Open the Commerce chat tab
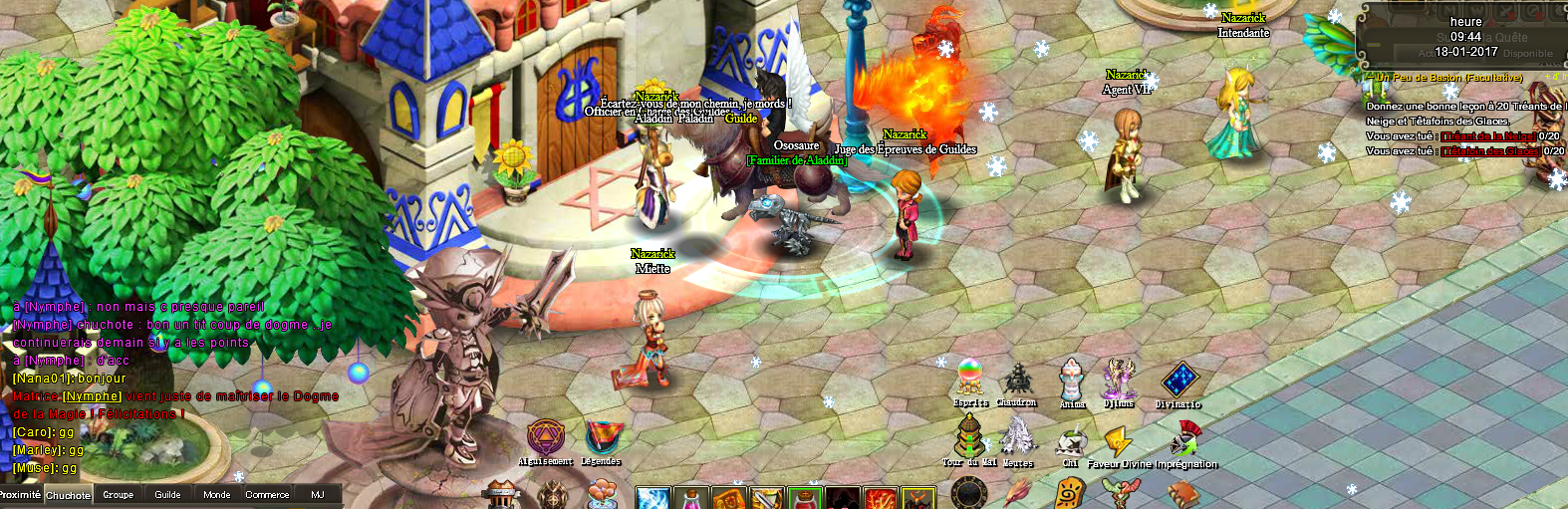This screenshot has height=509, width=1568. click(x=267, y=495)
